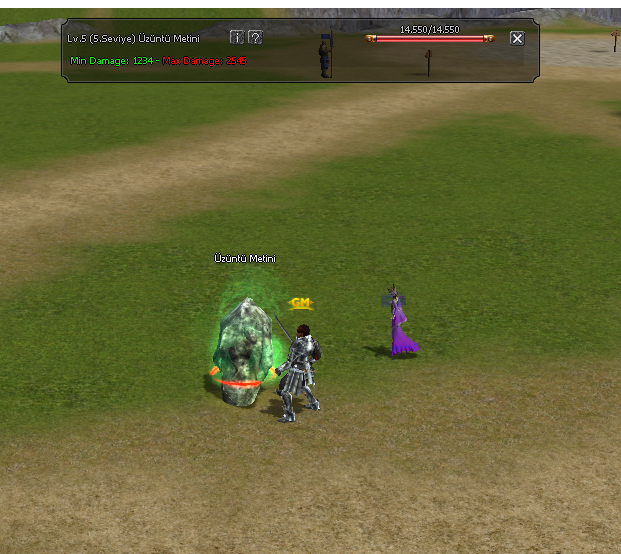The image size is (621, 554).
Task: Close the Üzüntü Metini target panel
Action: click(x=517, y=38)
